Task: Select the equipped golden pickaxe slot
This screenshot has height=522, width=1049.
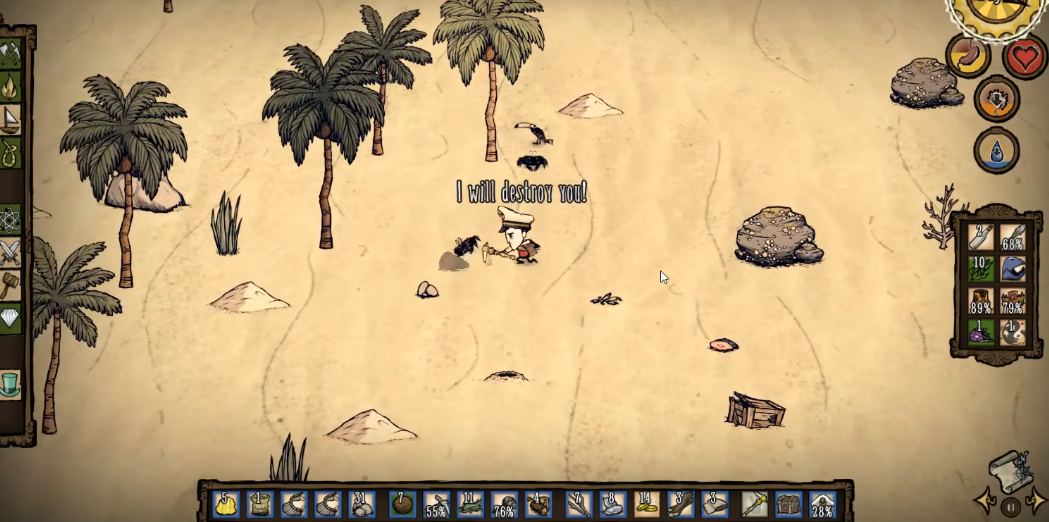Action: pos(755,503)
